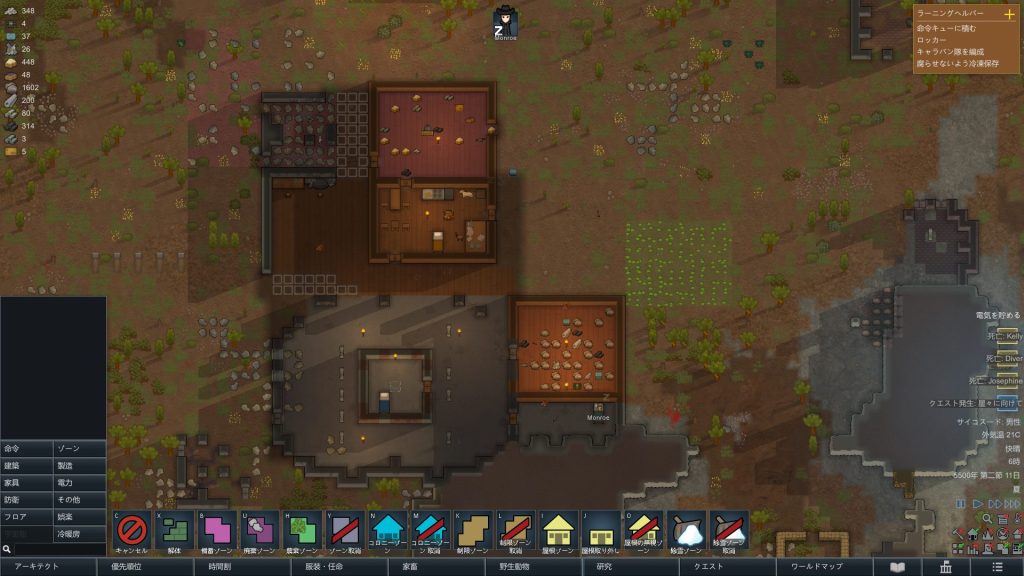Select the 解体 deconstruct tool
Screen dimensions: 1024x576
coord(175,530)
